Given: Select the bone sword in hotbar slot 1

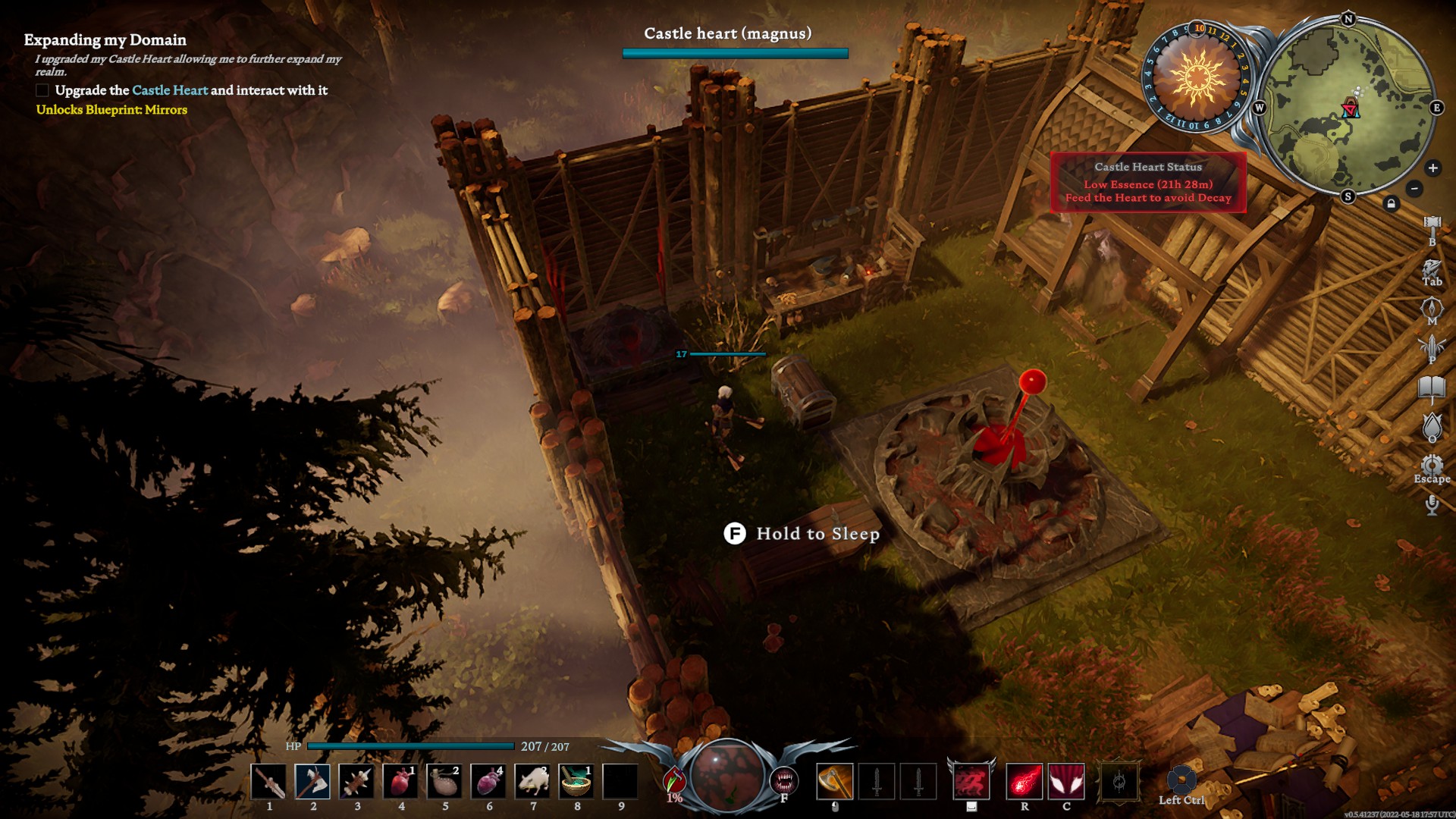Looking at the screenshot, I should 268,782.
